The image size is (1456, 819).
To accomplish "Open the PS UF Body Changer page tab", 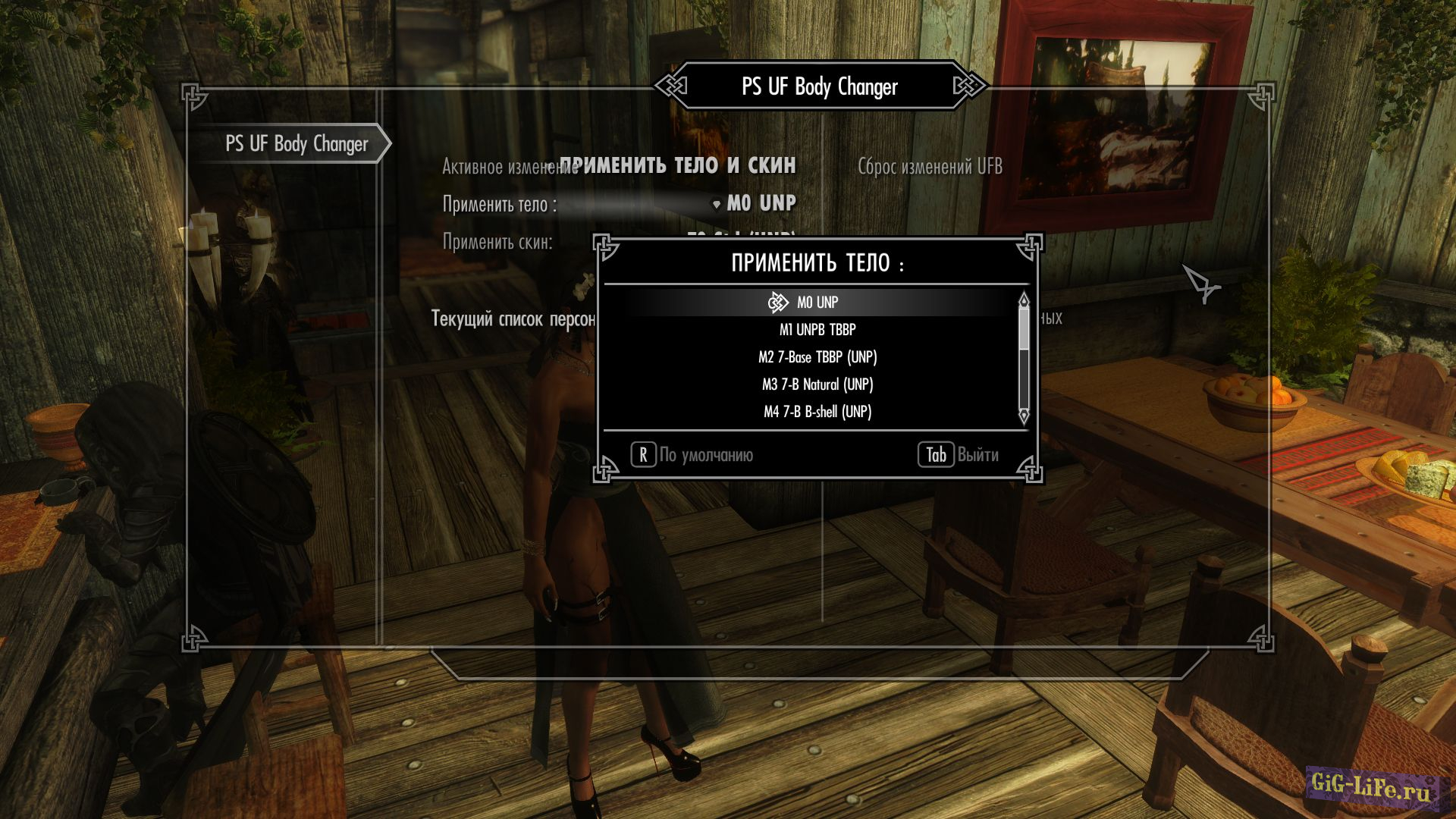I will pos(297,144).
